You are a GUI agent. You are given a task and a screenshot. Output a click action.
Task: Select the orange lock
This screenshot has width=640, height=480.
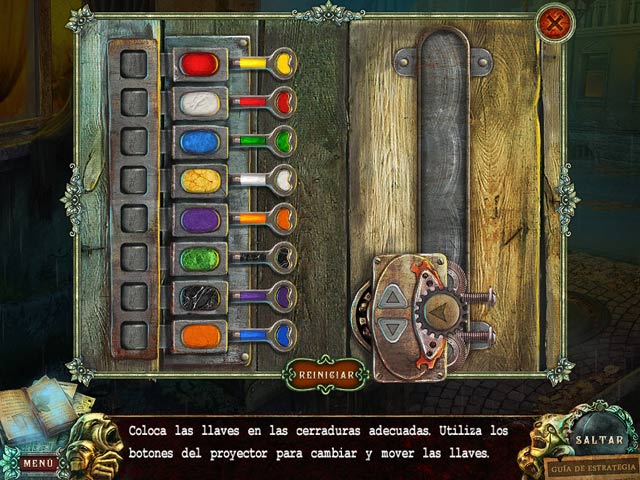pyautogui.click(x=200, y=335)
